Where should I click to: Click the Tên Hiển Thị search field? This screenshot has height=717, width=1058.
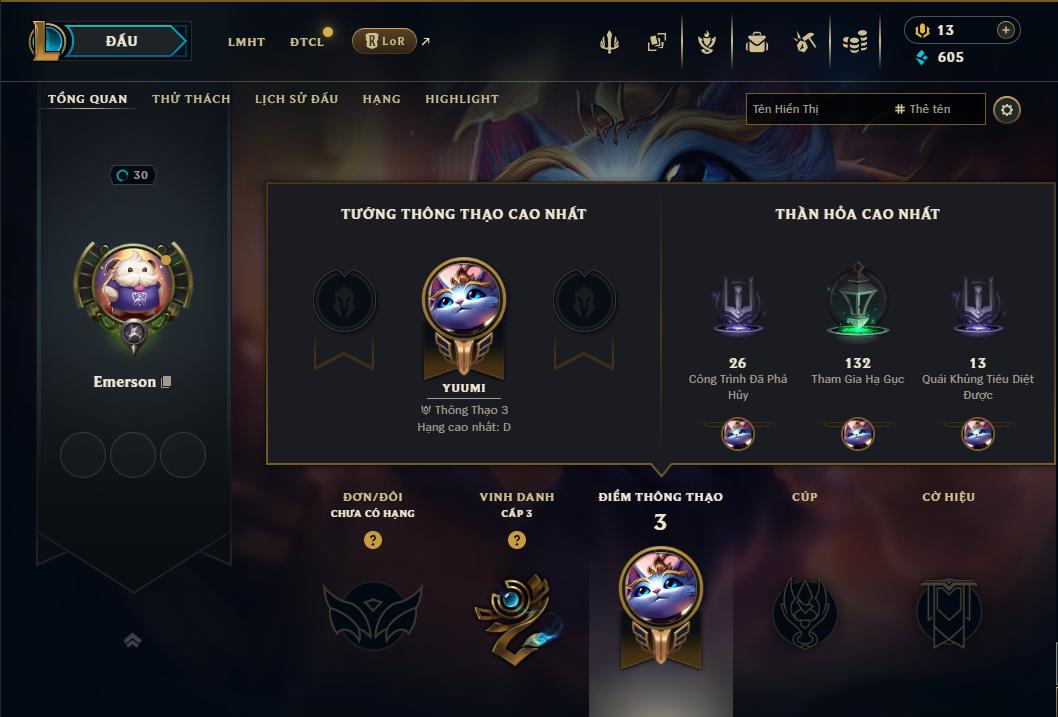(x=815, y=109)
